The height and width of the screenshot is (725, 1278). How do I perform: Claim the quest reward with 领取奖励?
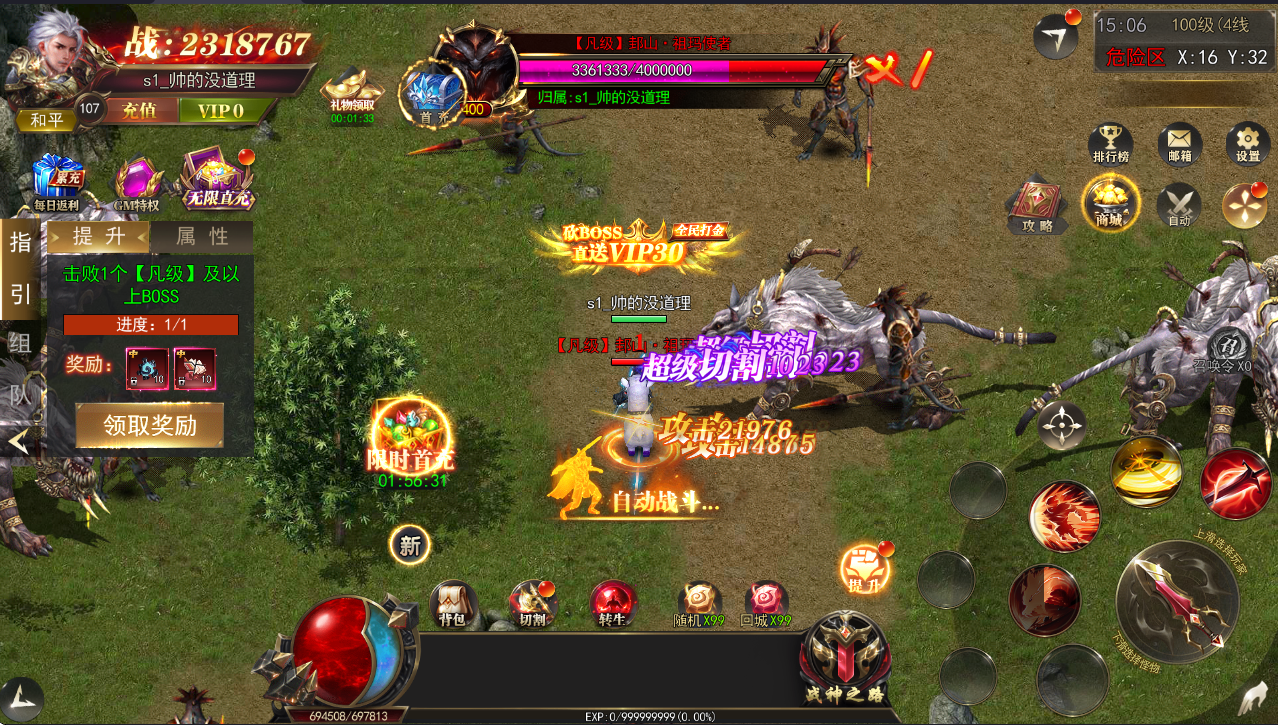150,425
